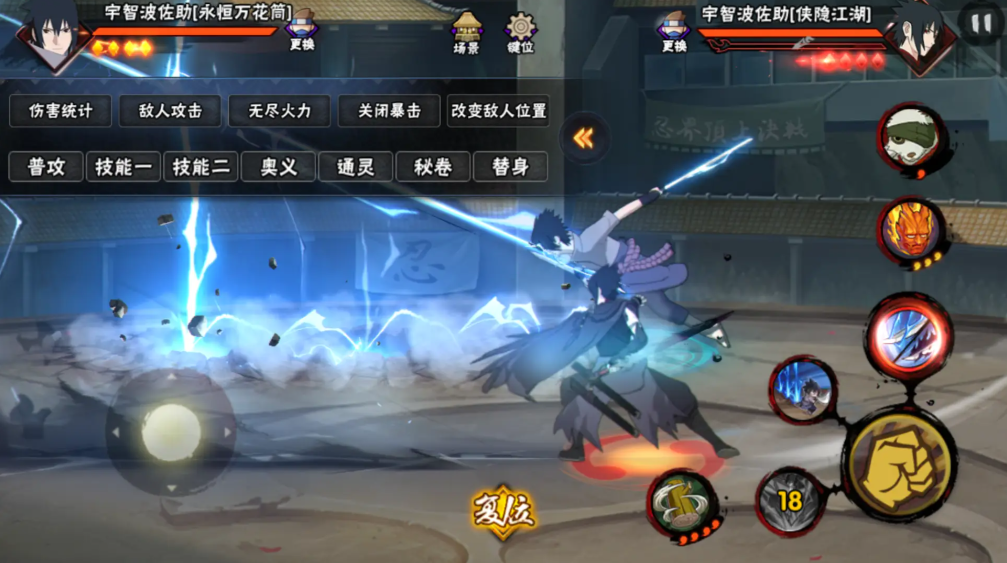Viewport: 1007px width, 563px height.
Task: Open the 场景 scene selector
Action: (x=466, y=32)
